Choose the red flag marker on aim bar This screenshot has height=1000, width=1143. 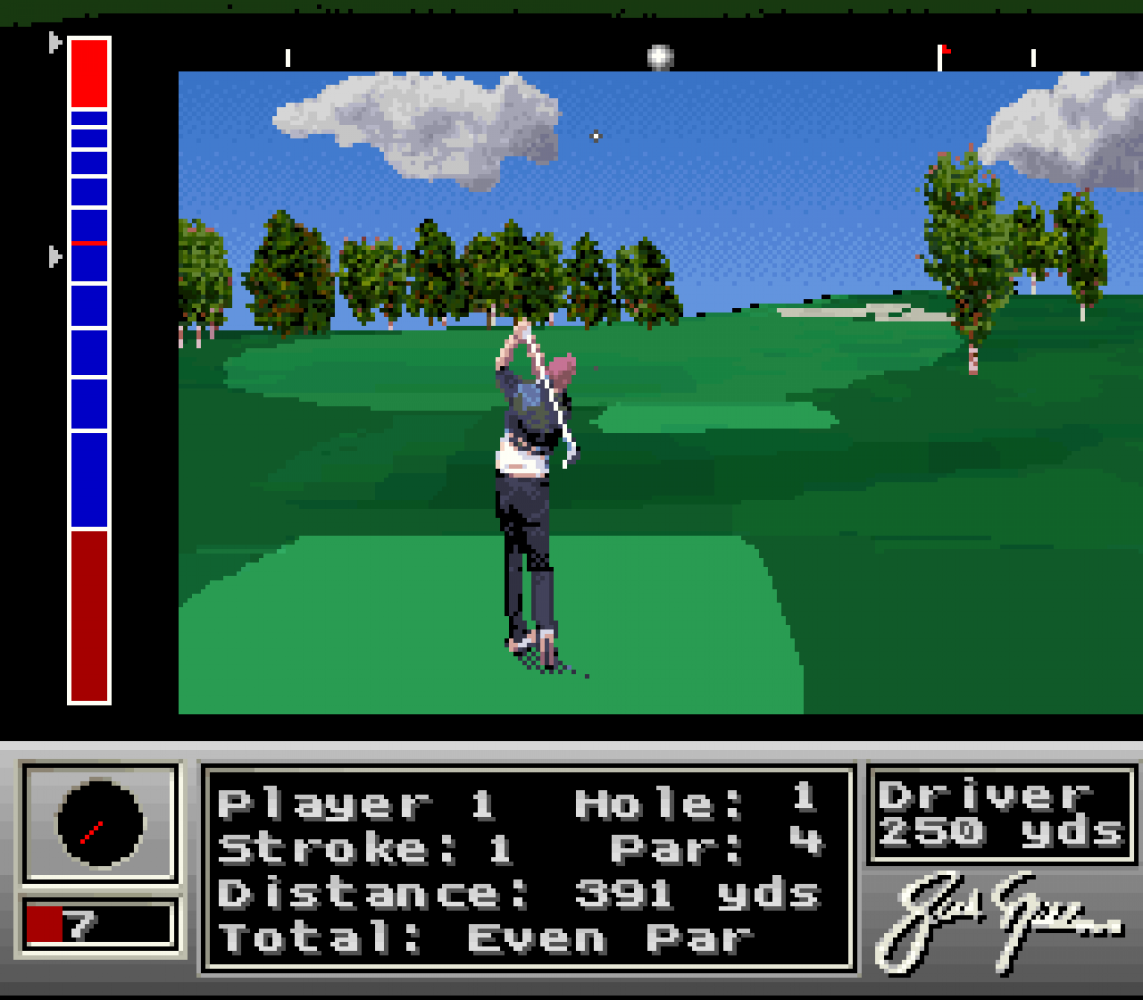point(942,56)
